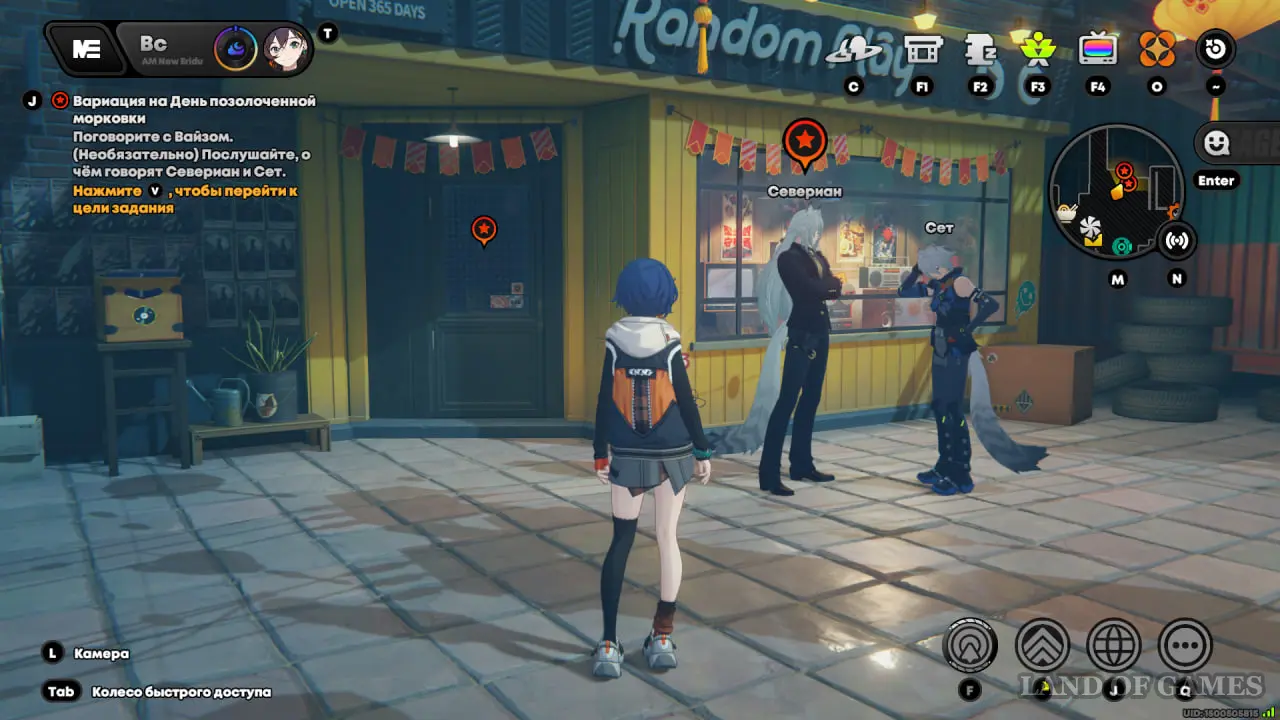Viewport: 1280px width, 720px height.
Task: Click the triple-chevron round button
Action: [1042, 645]
